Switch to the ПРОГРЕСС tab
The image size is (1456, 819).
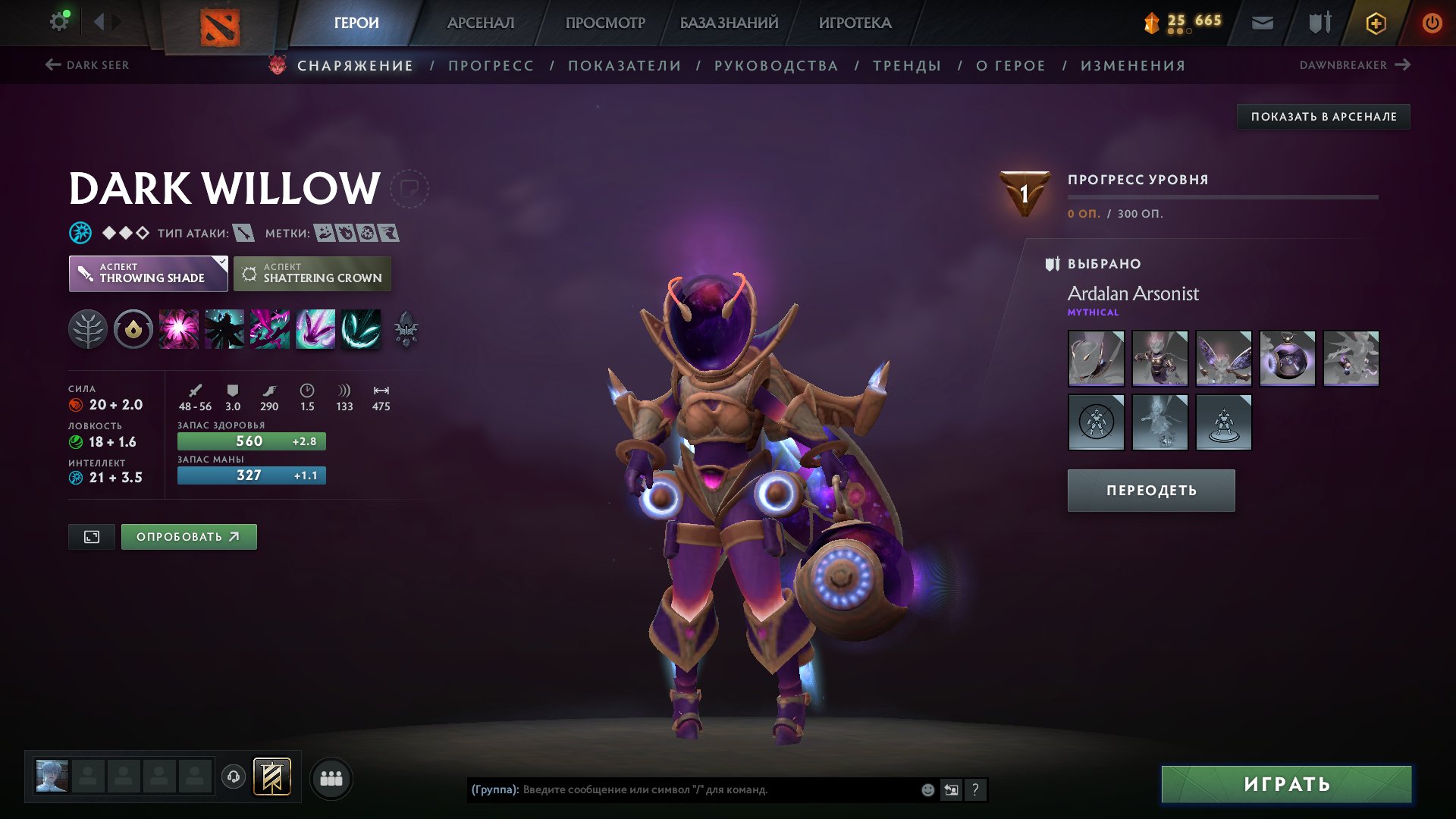[x=490, y=66]
